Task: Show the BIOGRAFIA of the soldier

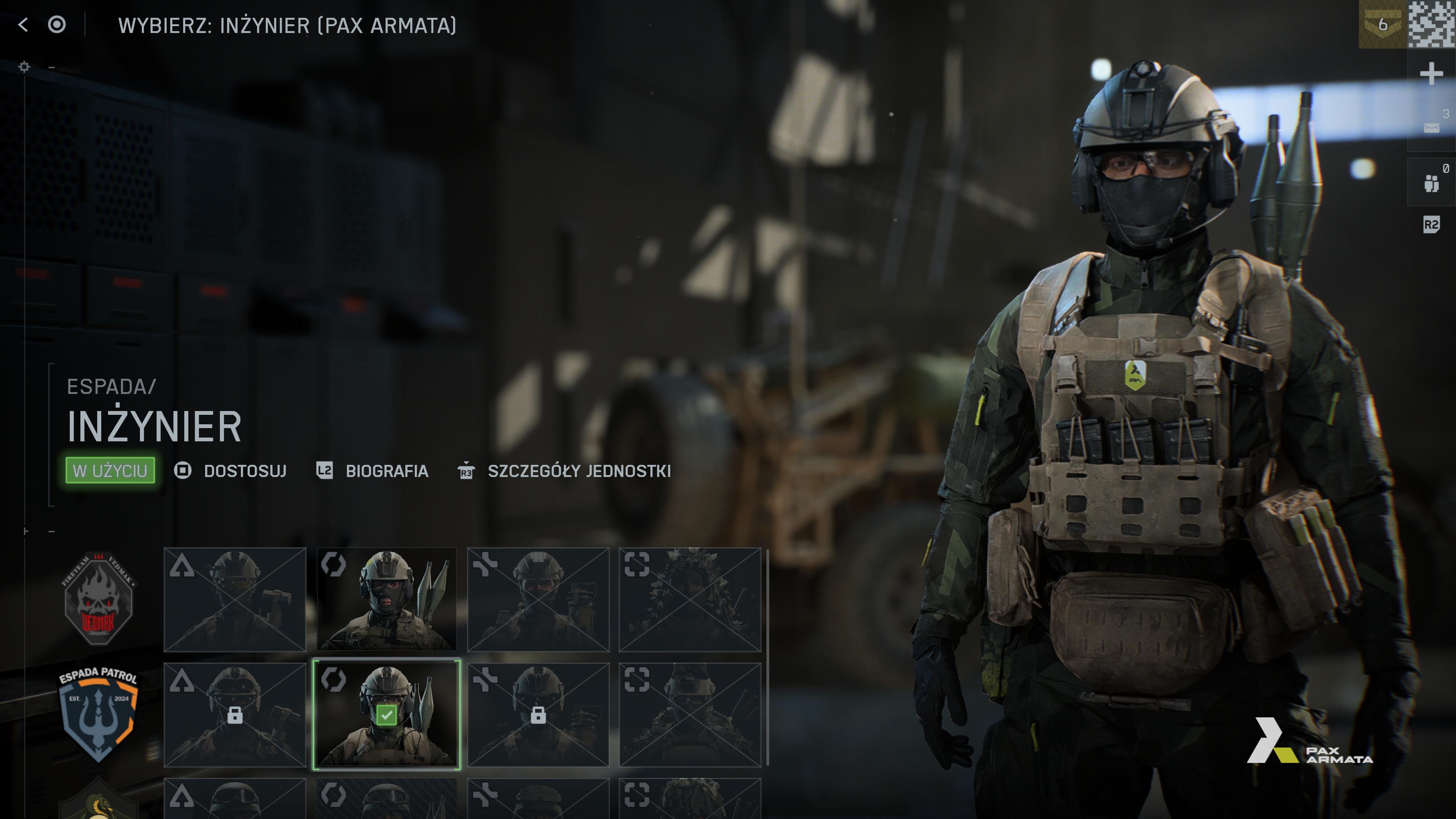Action: pyautogui.click(x=387, y=471)
